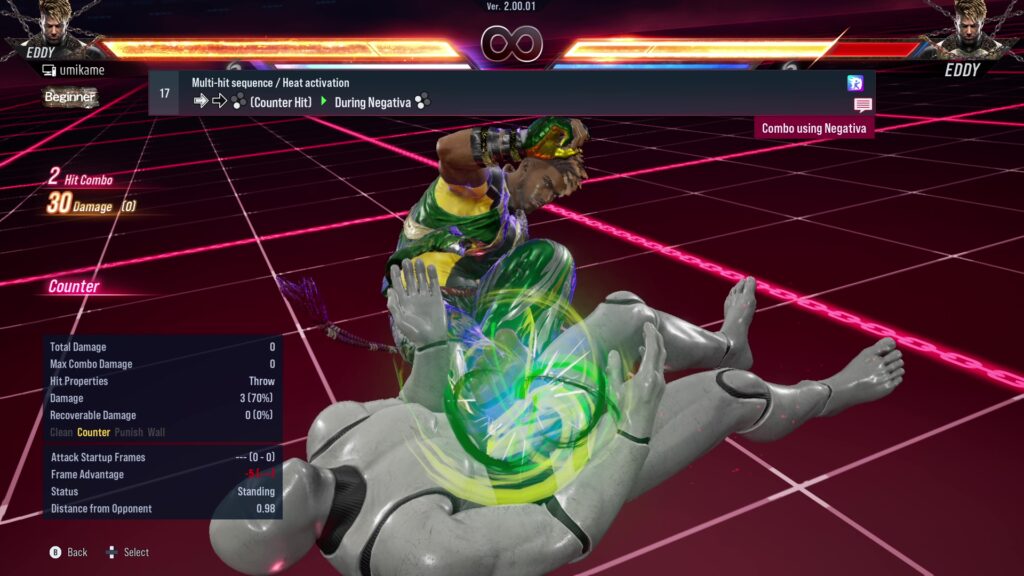Image resolution: width=1024 pixels, height=576 pixels.
Task: Click the Back option
Action: click(x=70, y=552)
